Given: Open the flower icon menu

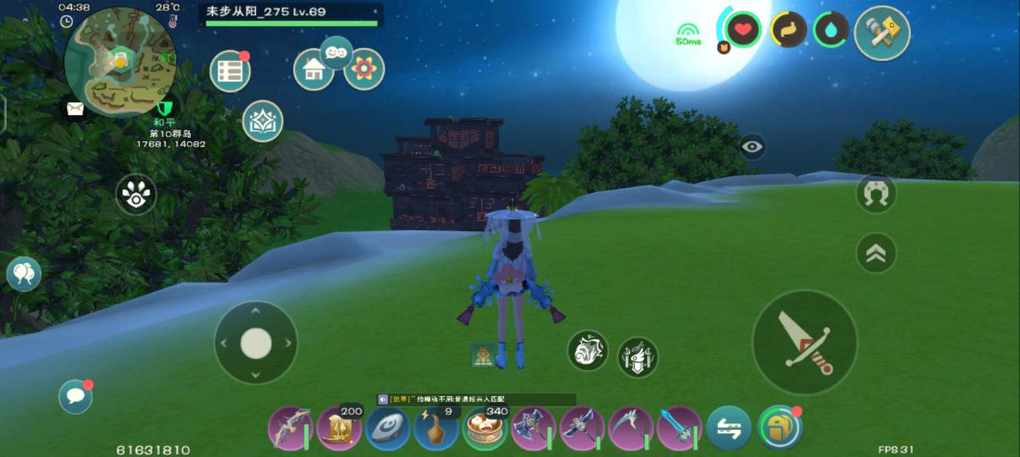Looking at the screenshot, I should [x=364, y=69].
